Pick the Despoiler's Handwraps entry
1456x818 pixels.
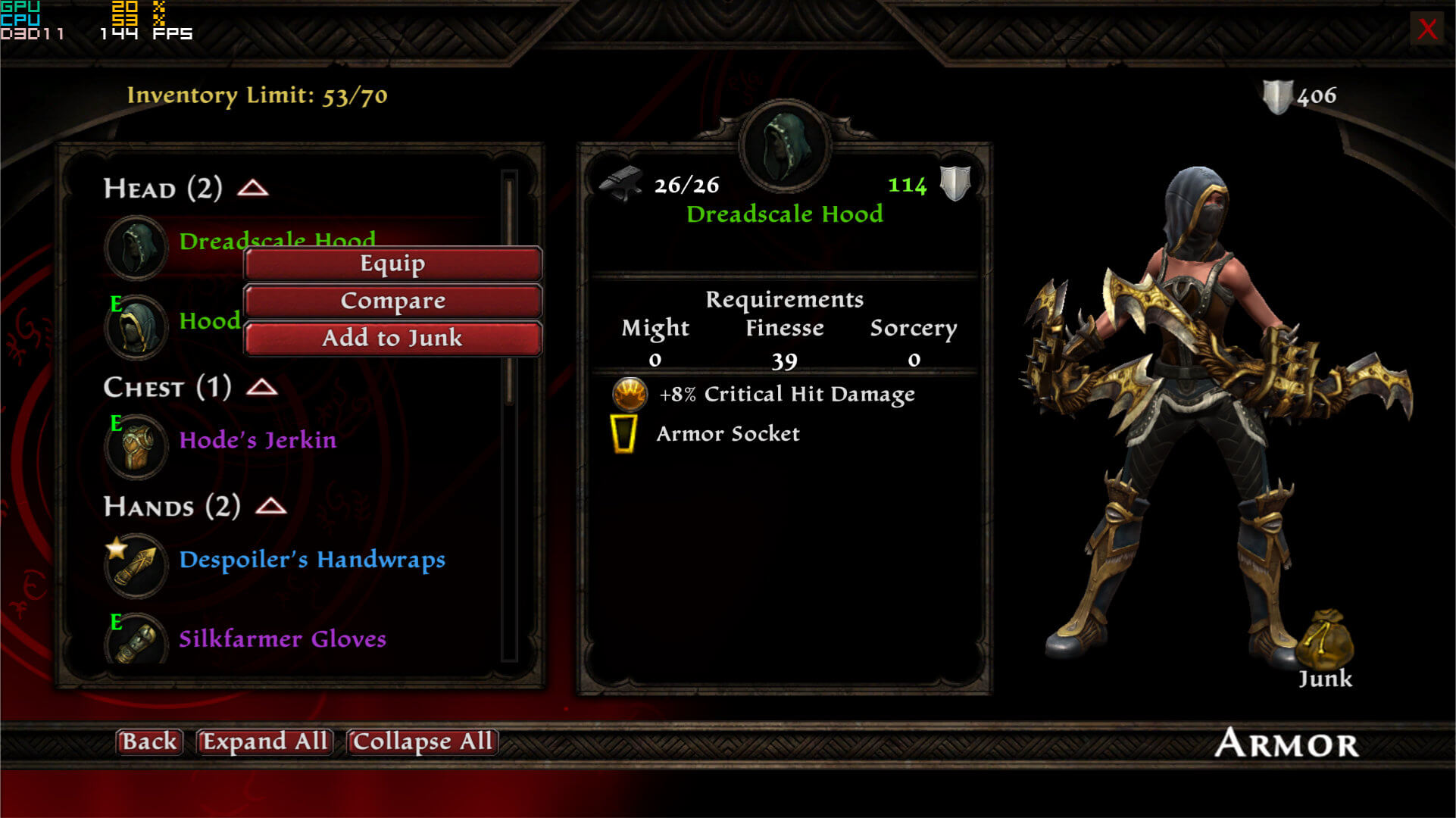point(312,560)
